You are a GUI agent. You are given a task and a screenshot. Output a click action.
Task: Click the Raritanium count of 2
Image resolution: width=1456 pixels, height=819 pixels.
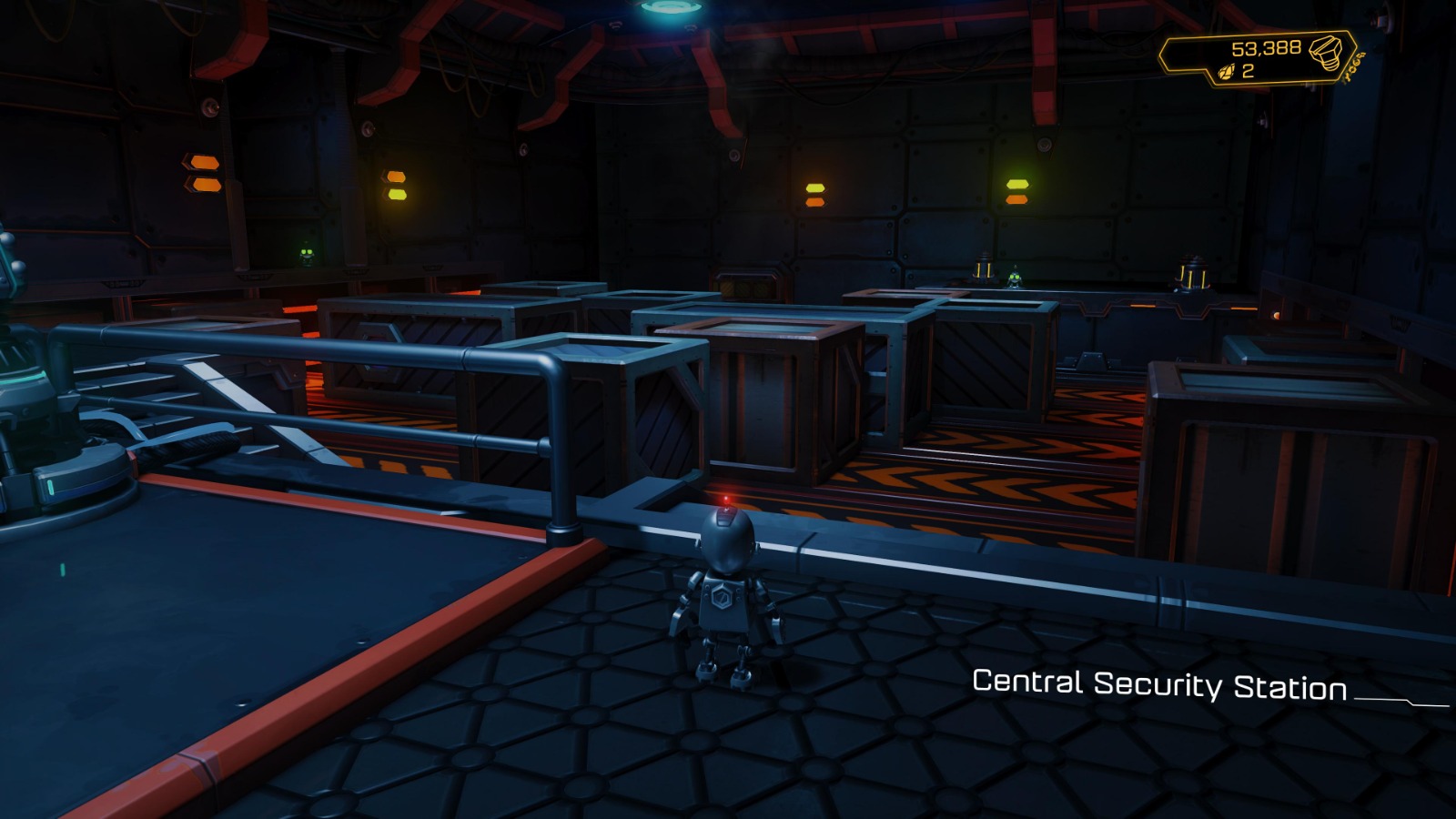[1249, 72]
